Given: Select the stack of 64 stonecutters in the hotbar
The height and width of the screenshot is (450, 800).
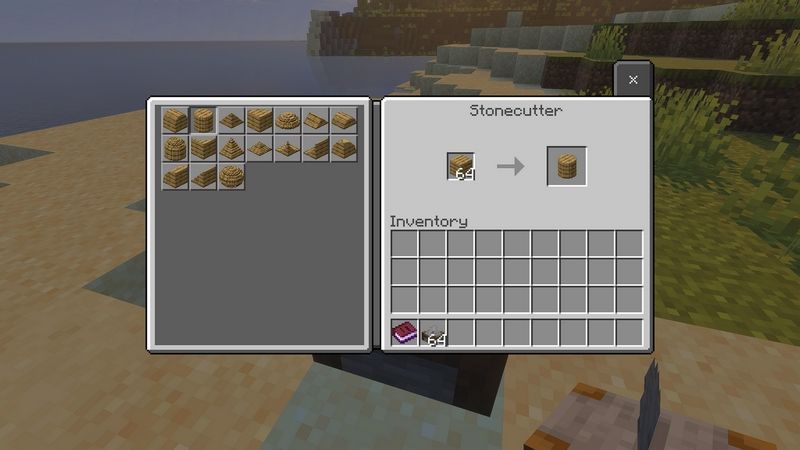Looking at the screenshot, I should [x=432, y=333].
